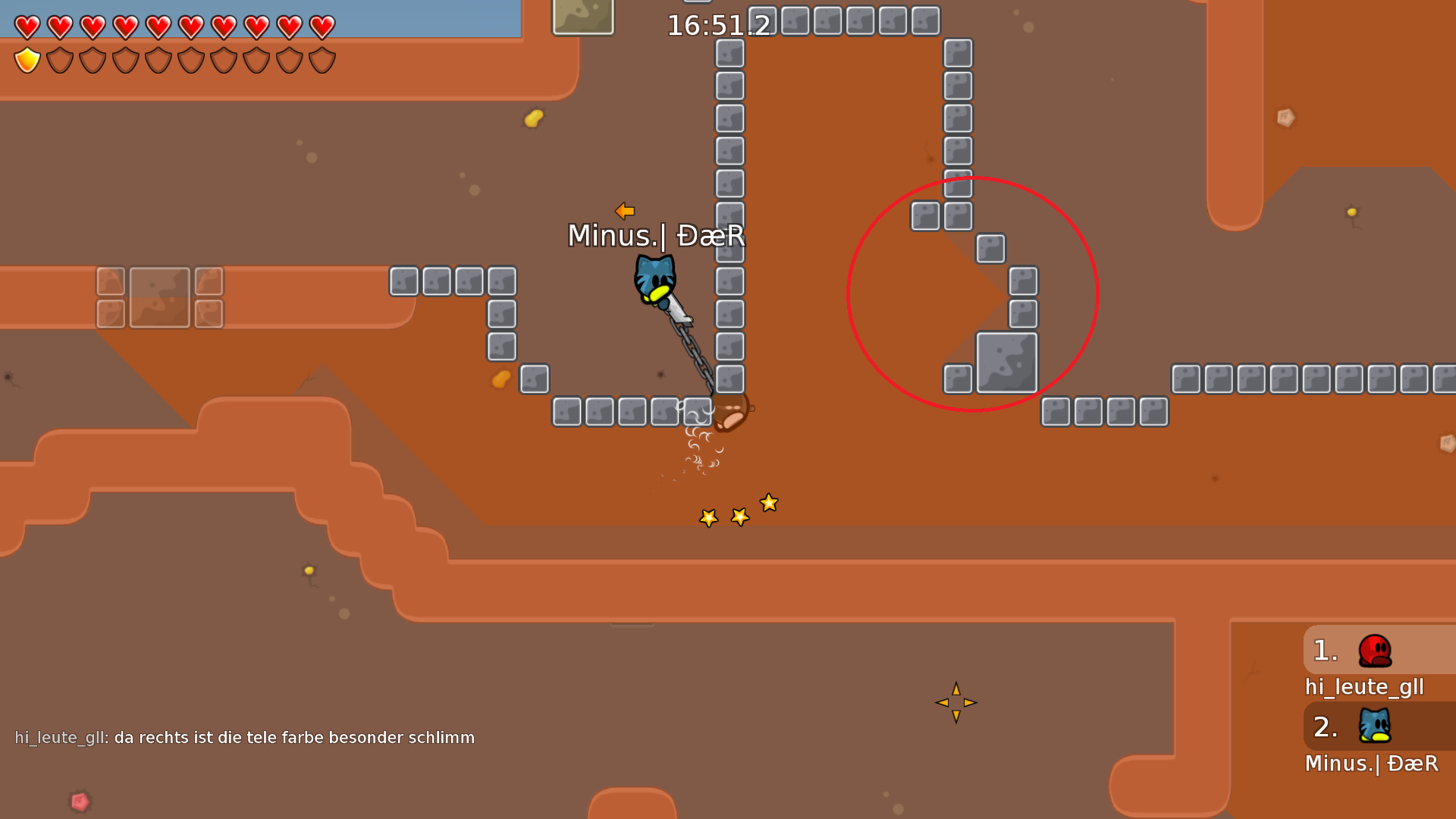Click the race timer showing 16:51.2
This screenshot has width=1456, height=819.
717,25
